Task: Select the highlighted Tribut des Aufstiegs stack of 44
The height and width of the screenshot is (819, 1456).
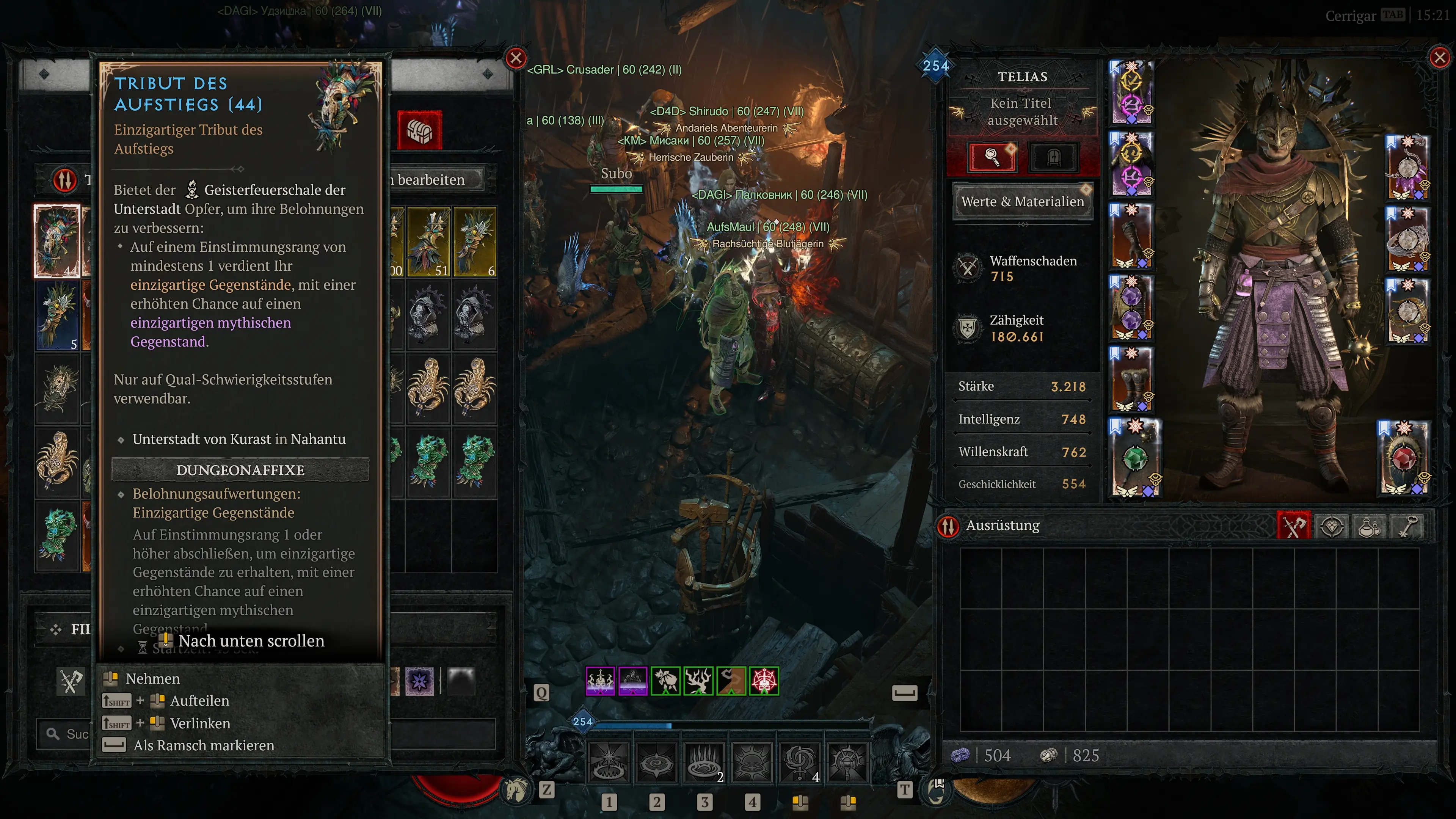Action: [57, 242]
